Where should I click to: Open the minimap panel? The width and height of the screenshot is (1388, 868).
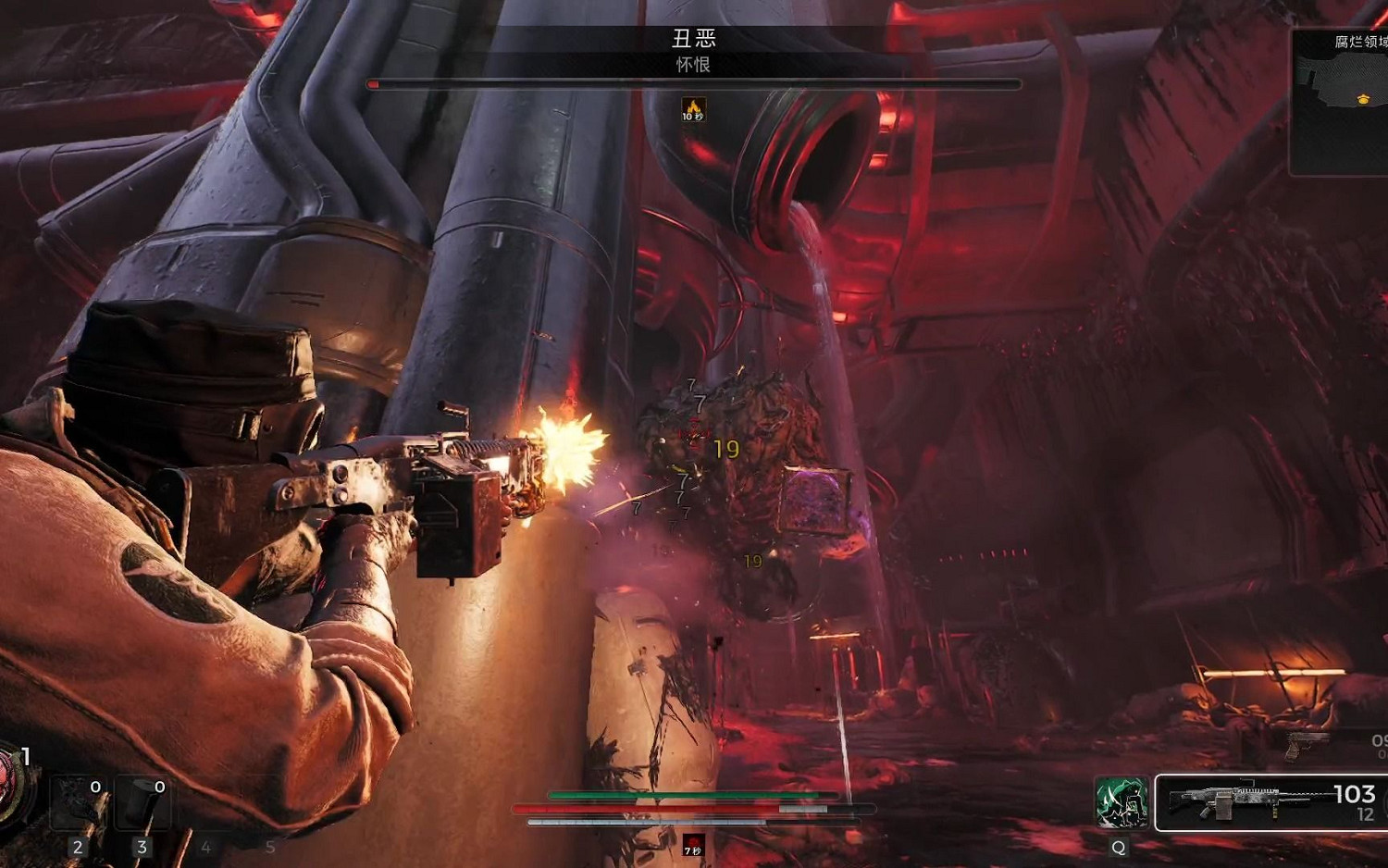pyautogui.click(x=1340, y=102)
